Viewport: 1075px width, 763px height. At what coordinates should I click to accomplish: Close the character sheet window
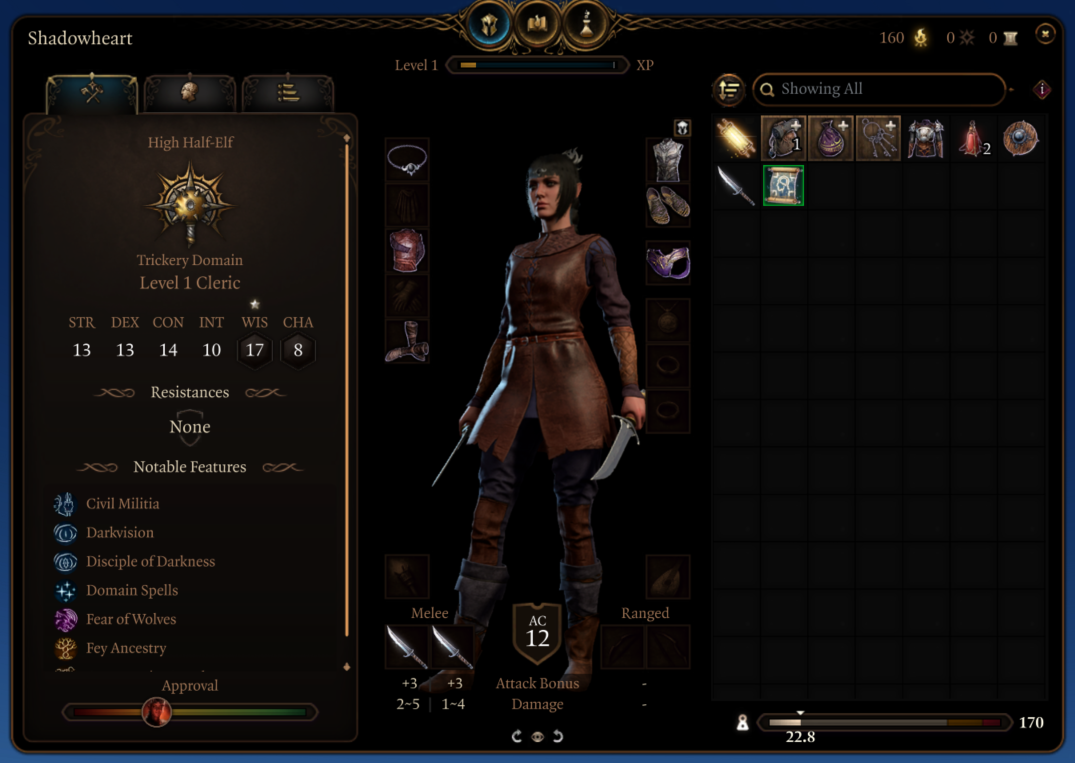pyautogui.click(x=1045, y=35)
